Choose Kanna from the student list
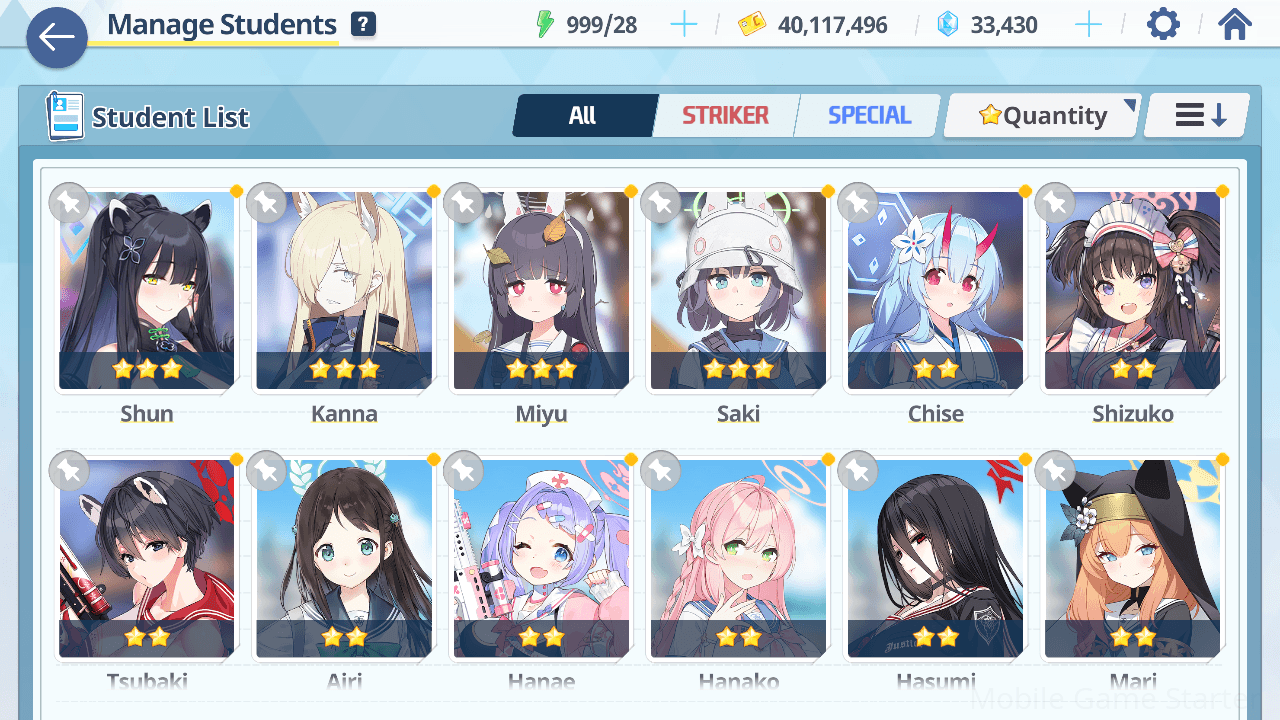This screenshot has width=1280, height=720. 344,290
